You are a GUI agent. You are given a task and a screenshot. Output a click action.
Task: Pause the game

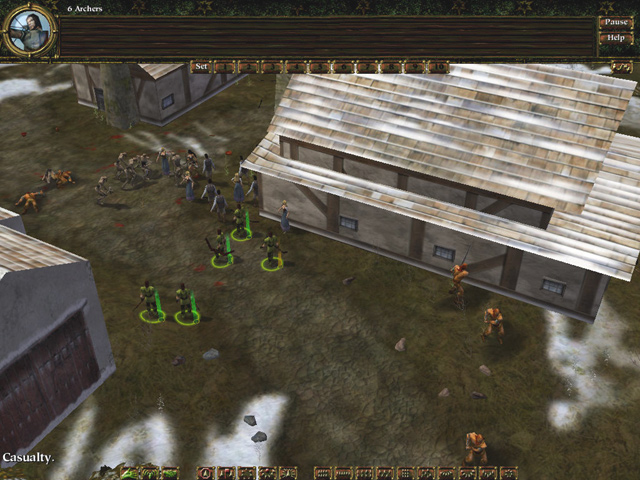coord(615,21)
